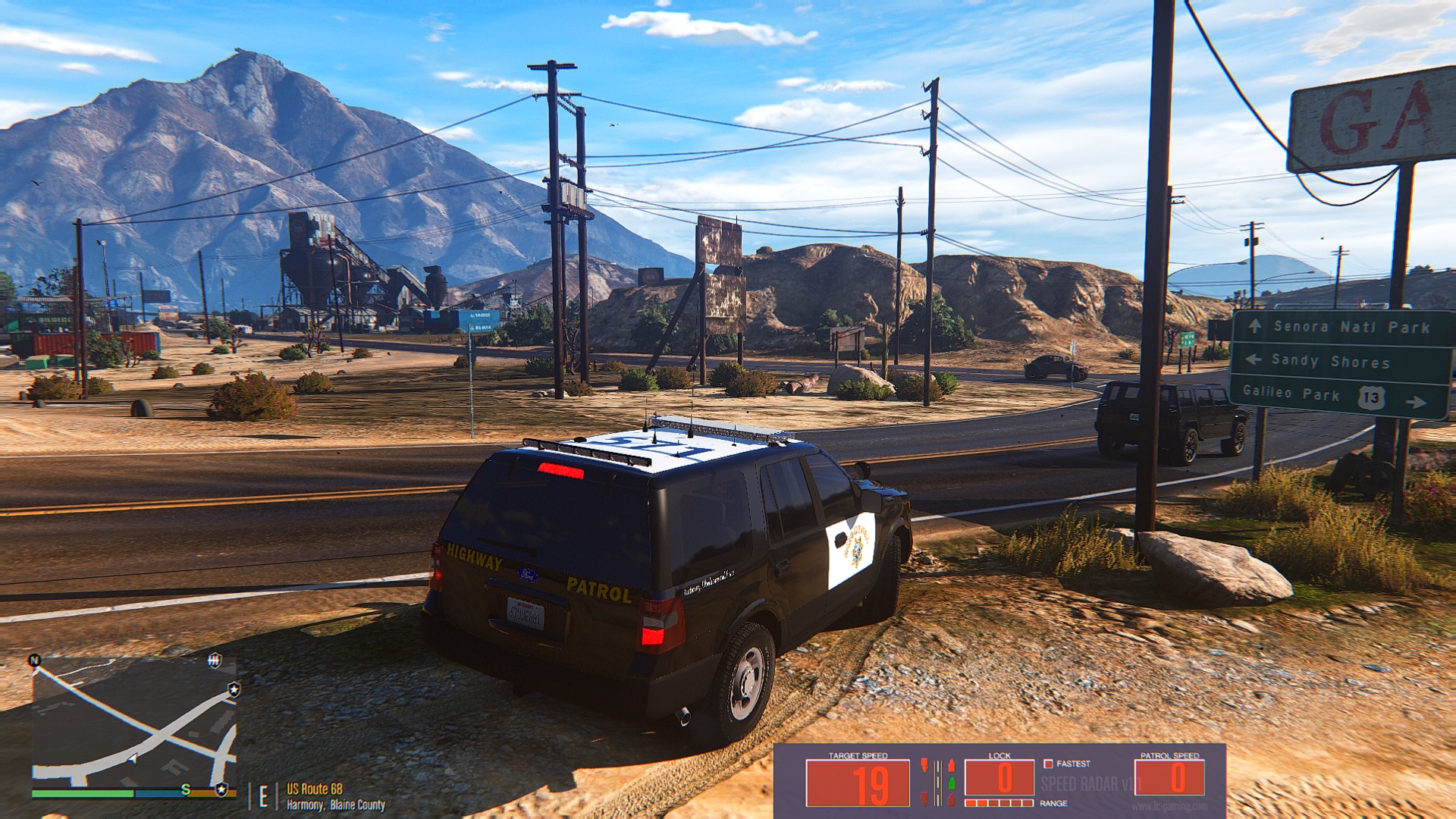Screen dimensions: 1456x819
Task: Adjust the radar Range segment bar
Action: [999, 803]
